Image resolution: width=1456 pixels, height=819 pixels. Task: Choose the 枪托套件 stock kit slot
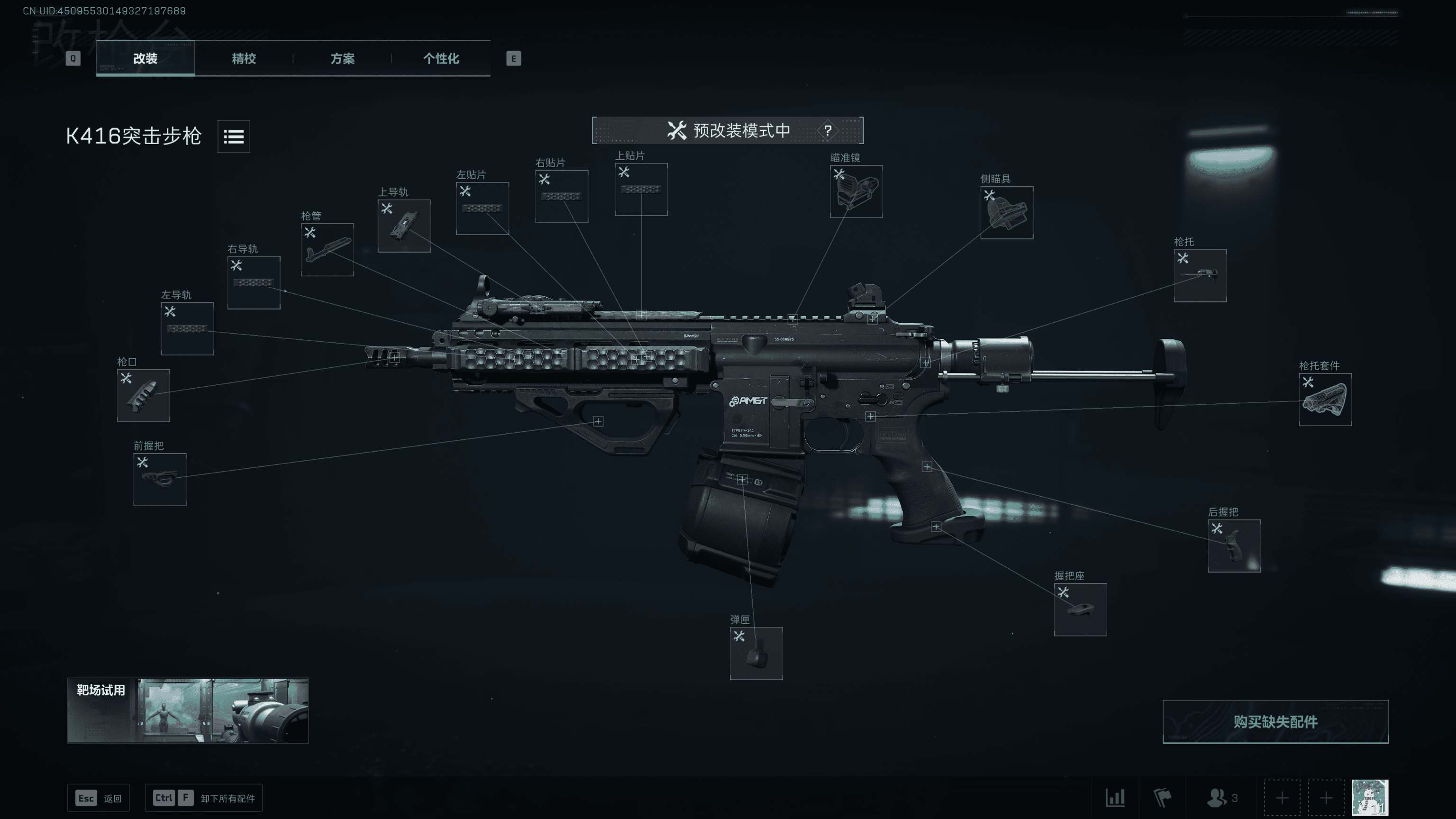1325,399
